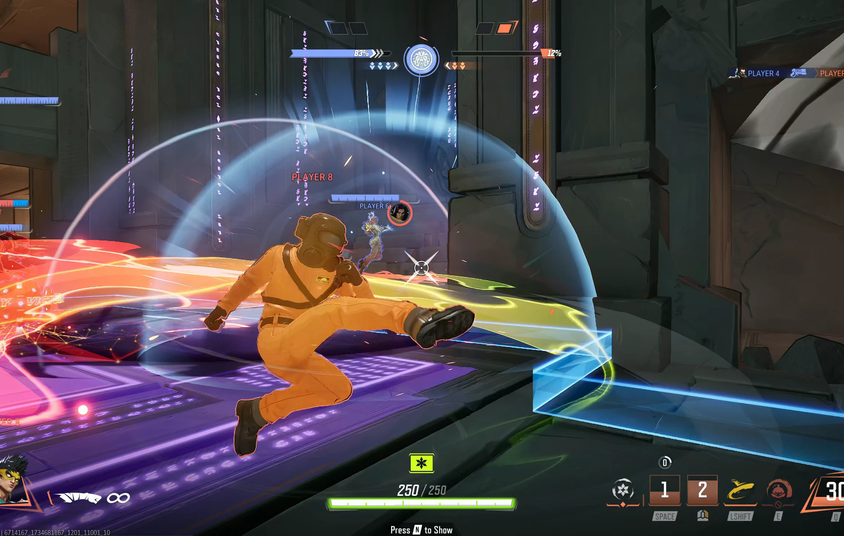Click the red disabled E ability icon
The image size is (844, 536).
pos(778,492)
